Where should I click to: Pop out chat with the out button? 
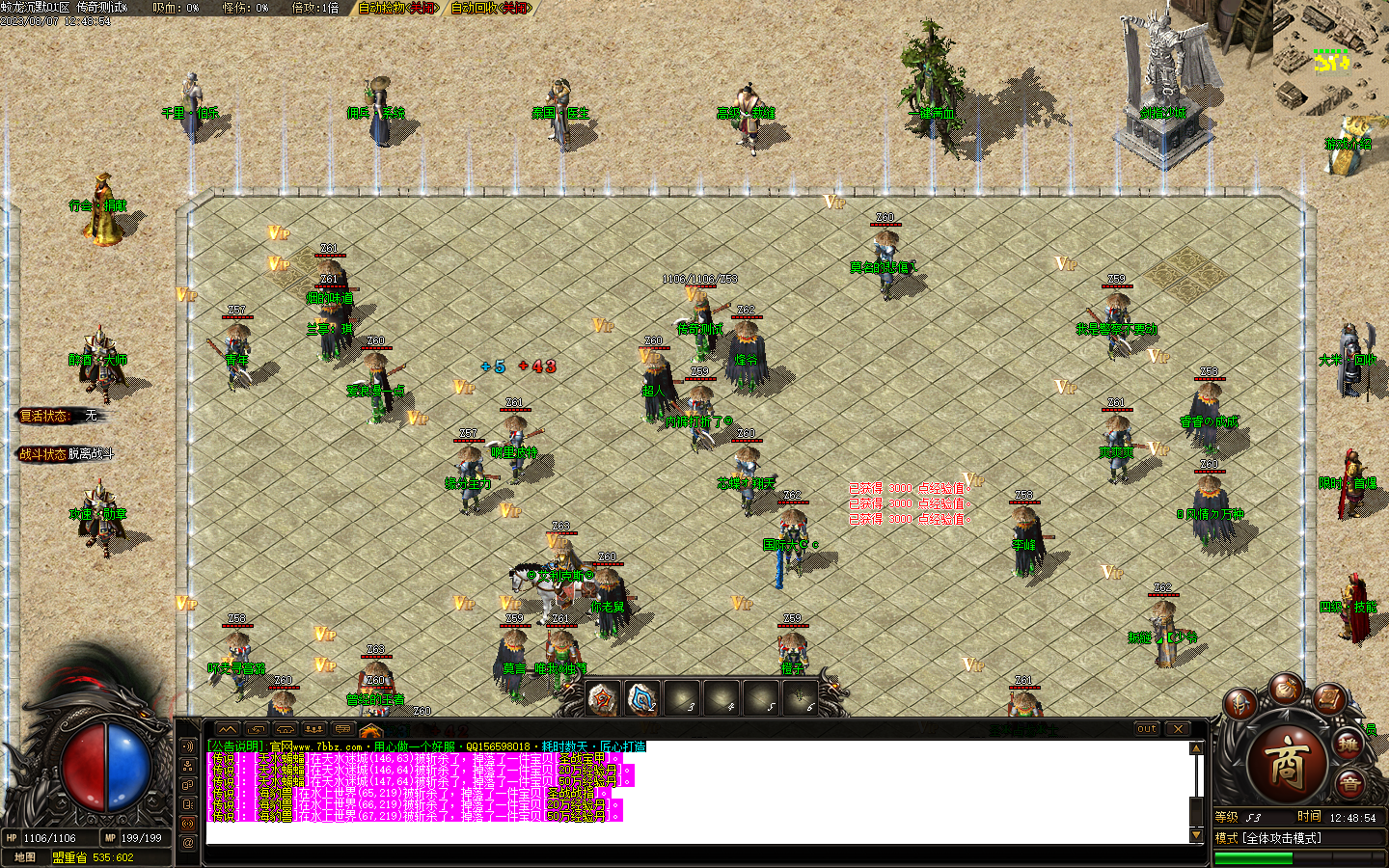(1148, 730)
